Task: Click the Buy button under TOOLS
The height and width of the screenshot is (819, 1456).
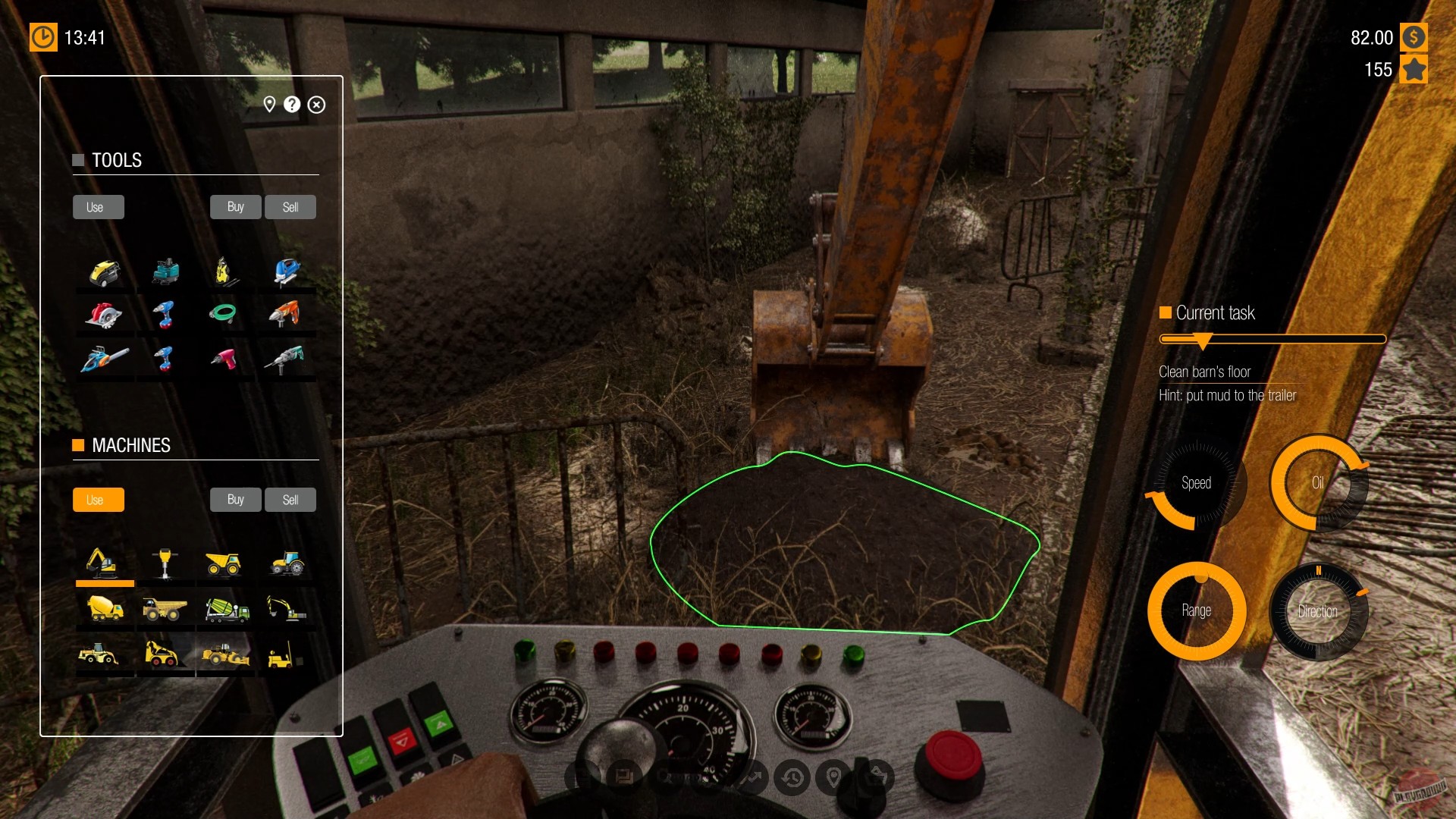Action: coord(235,206)
